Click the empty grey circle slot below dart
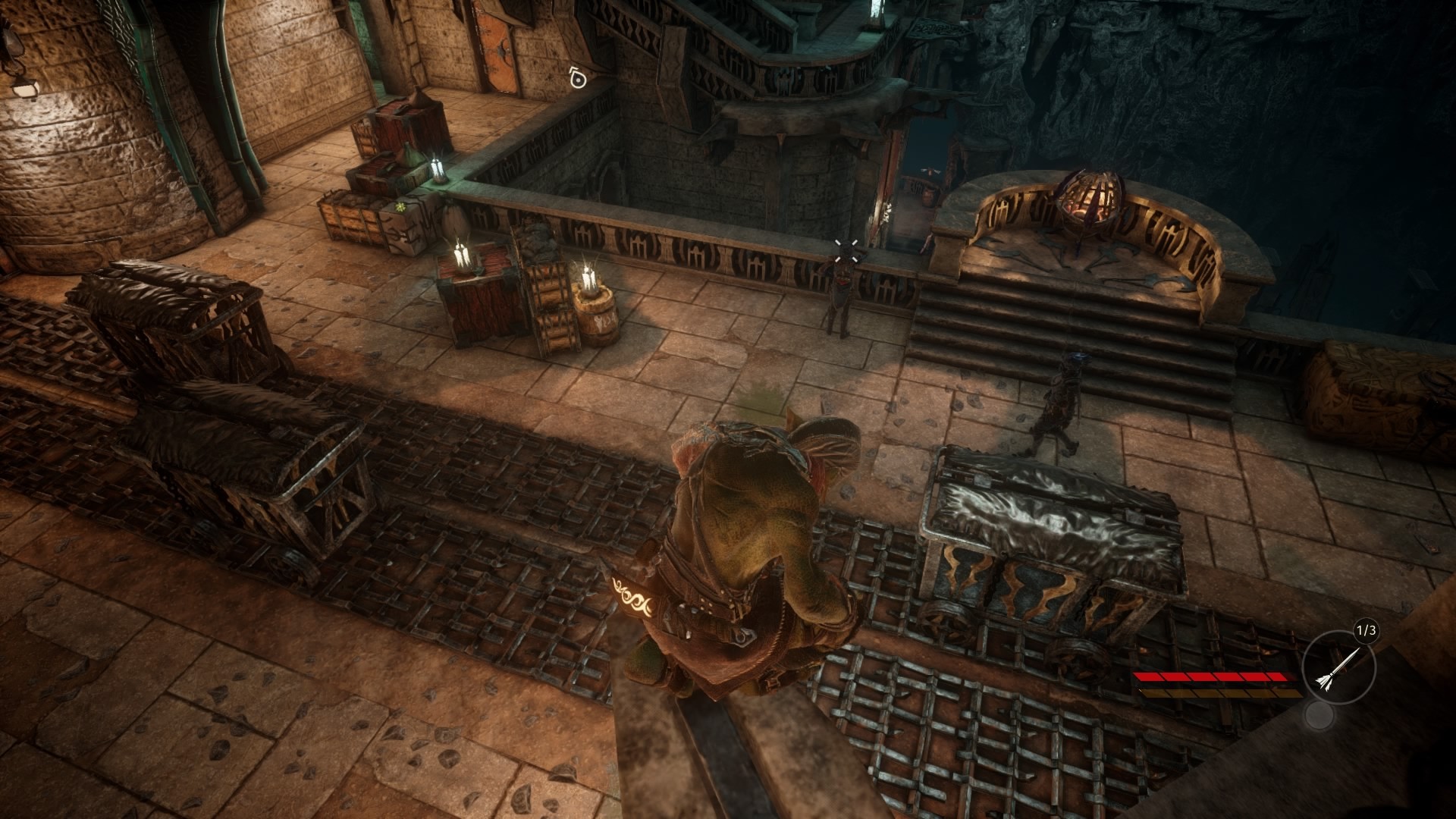Screen dimensions: 1456x819 (1319, 715)
